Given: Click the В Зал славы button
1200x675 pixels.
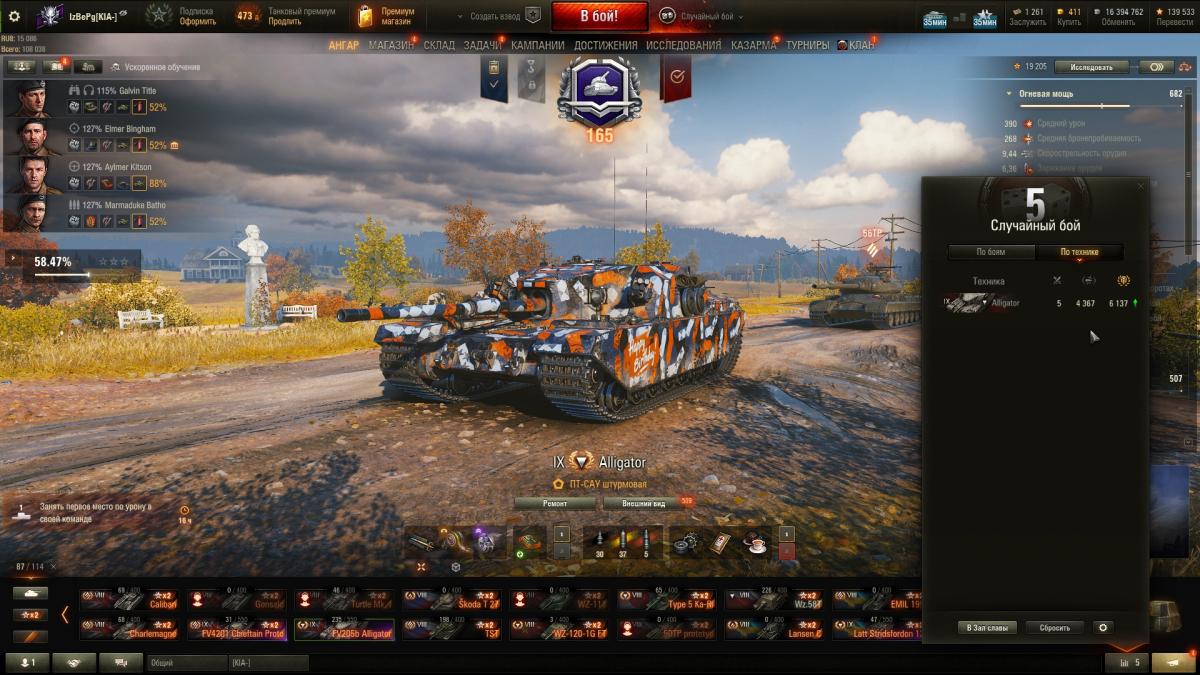Looking at the screenshot, I should [988, 628].
